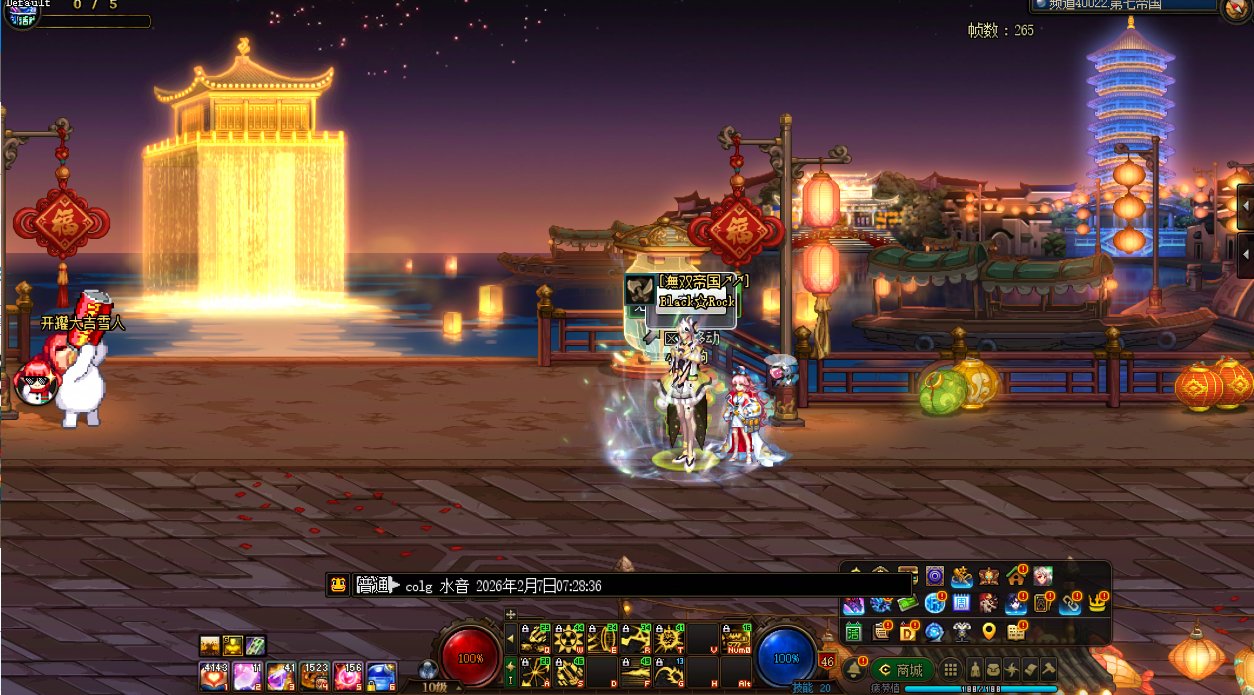Open the nine-dot grid menu button
Image resolution: width=1254 pixels, height=695 pixels.
tap(951, 670)
